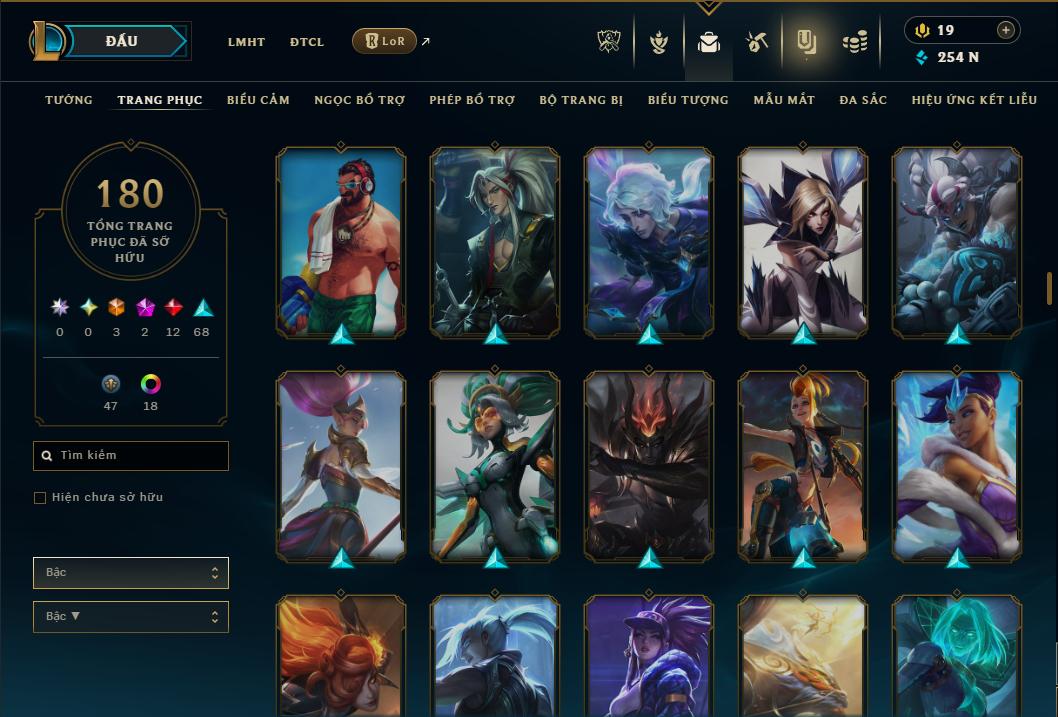Open the MẪU MẮT wards tab

(784, 100)
